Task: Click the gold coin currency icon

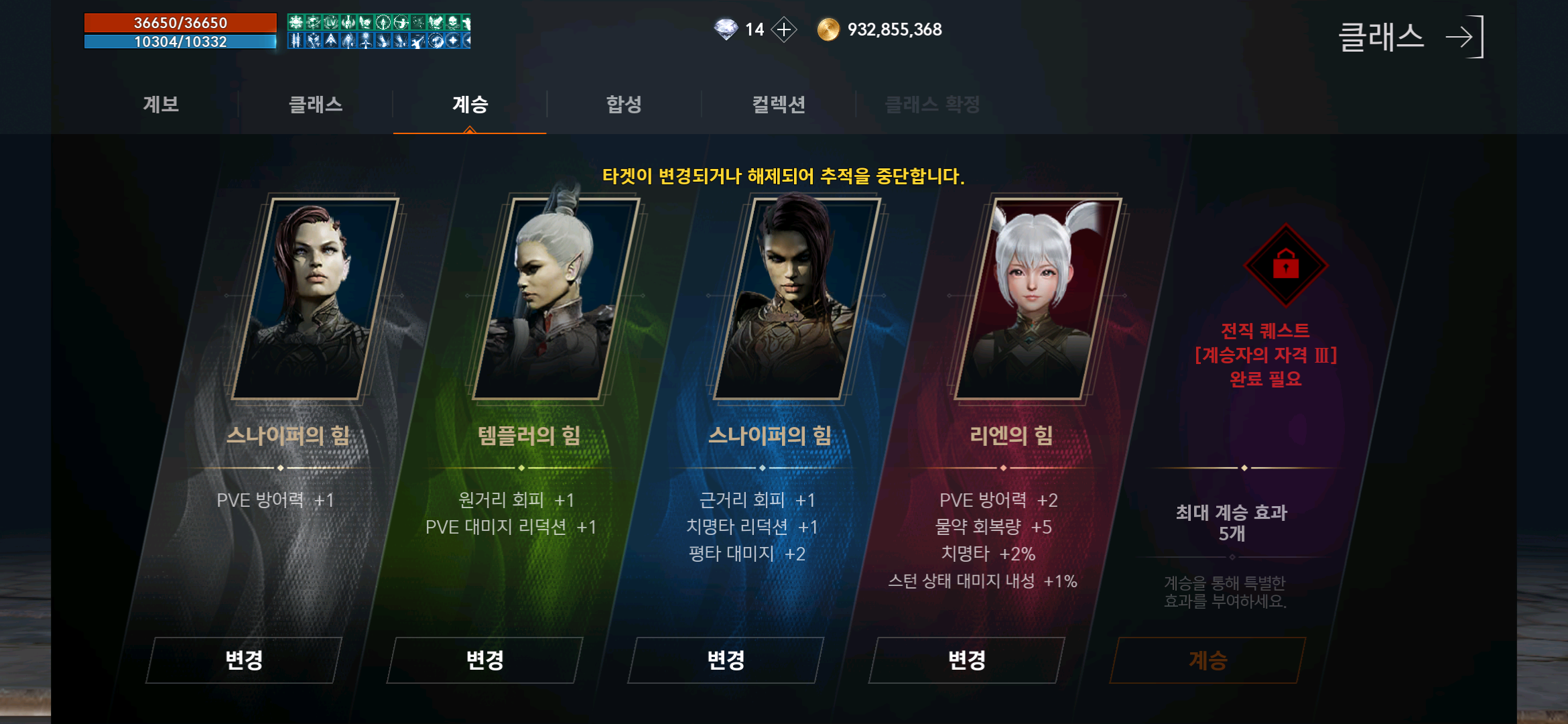Action: [x=829, y=29]
